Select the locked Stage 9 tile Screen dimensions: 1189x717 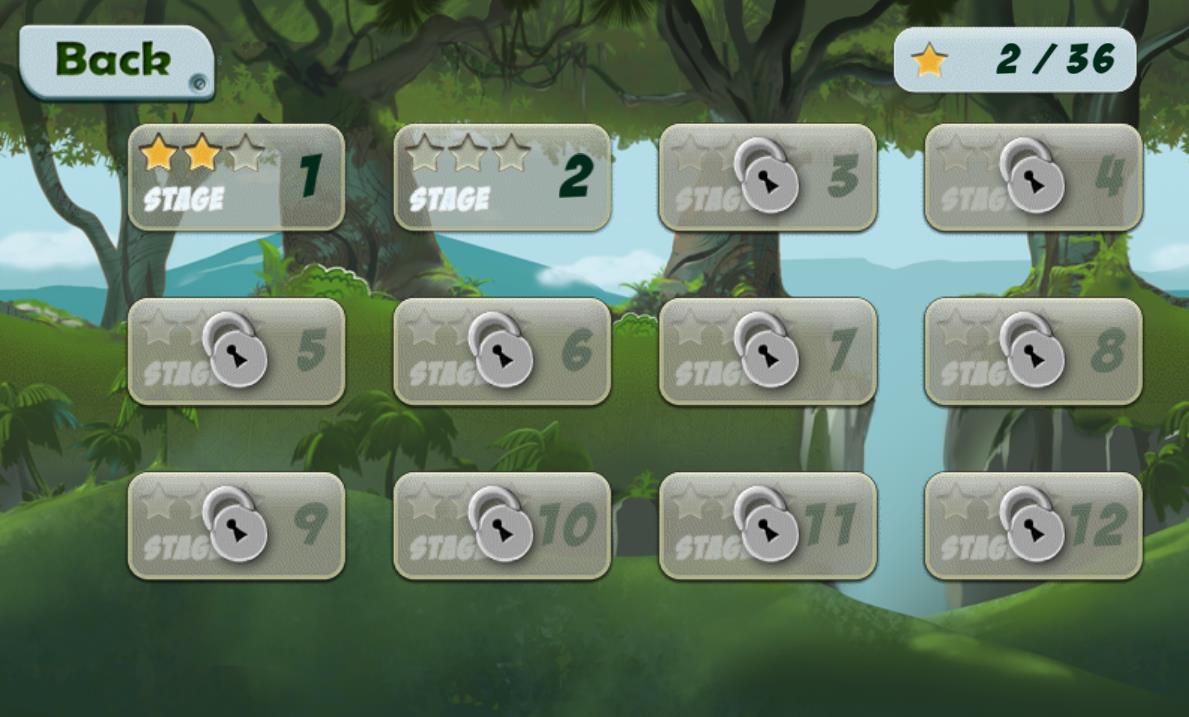pos(236,526)
